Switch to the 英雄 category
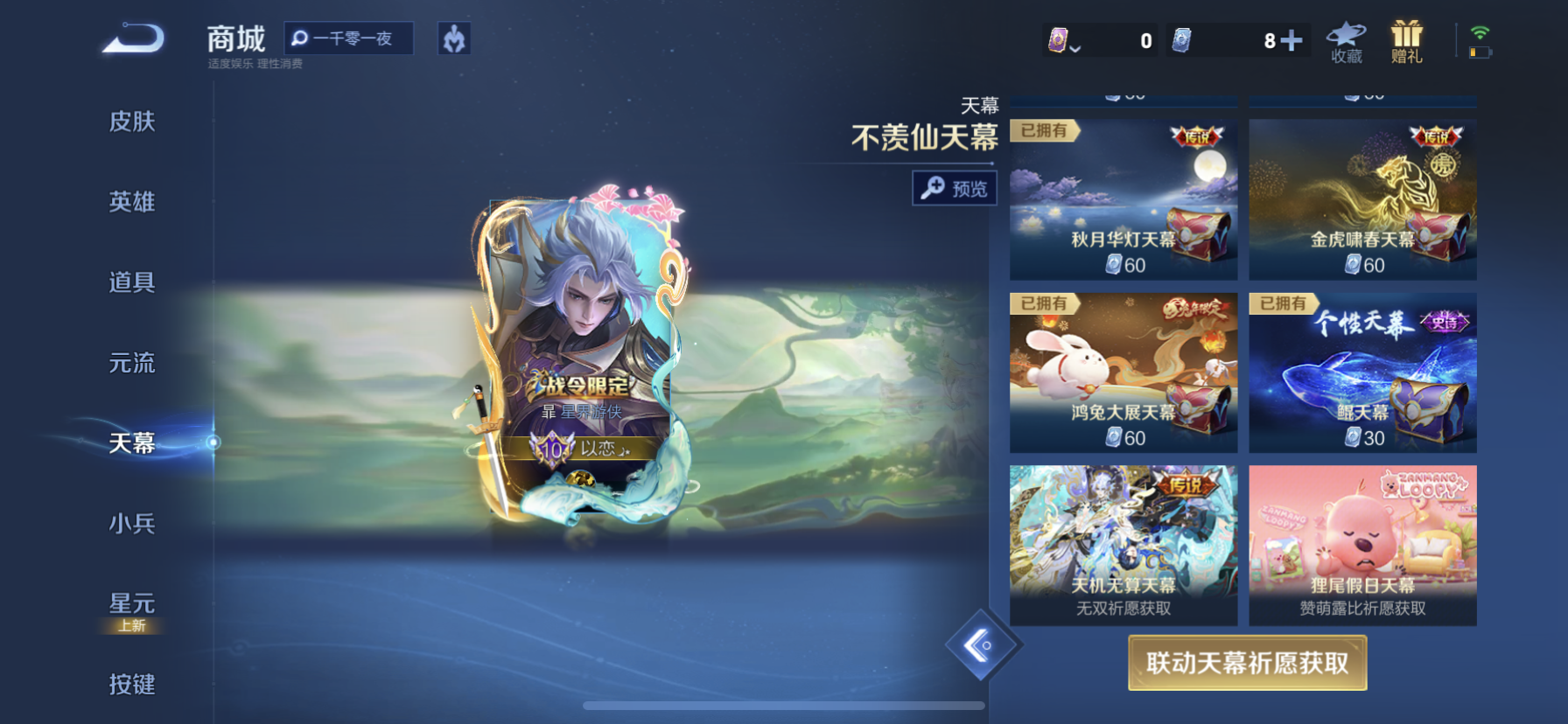 (132, 202)
